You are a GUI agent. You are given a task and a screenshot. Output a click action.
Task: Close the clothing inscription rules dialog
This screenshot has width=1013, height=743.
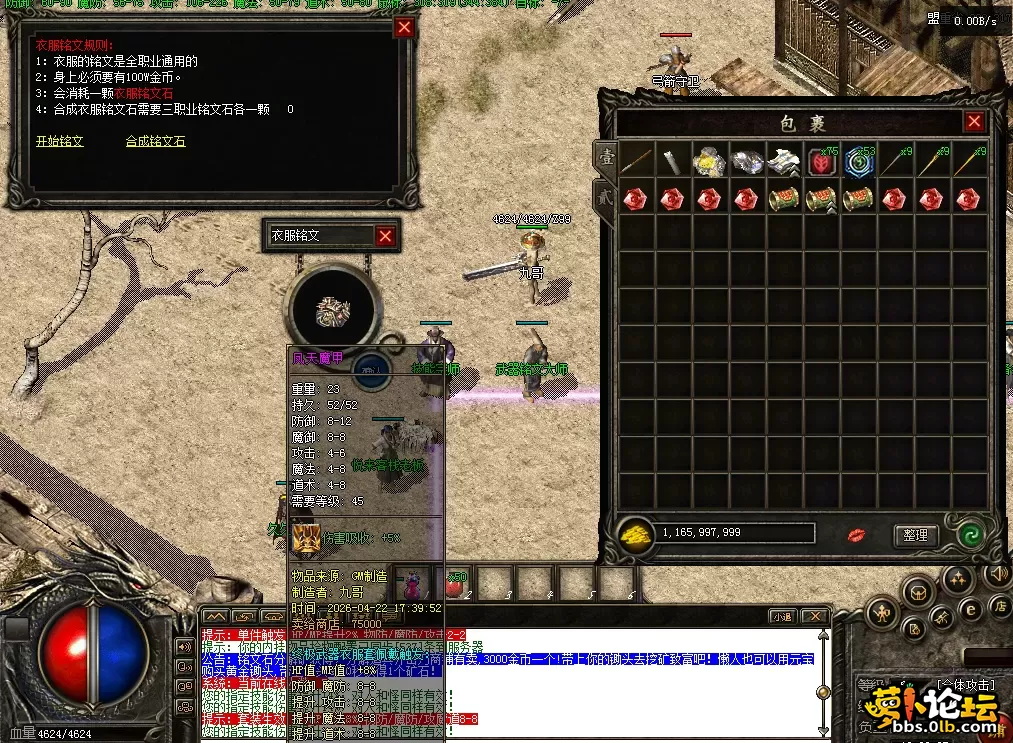click(404, 28)
